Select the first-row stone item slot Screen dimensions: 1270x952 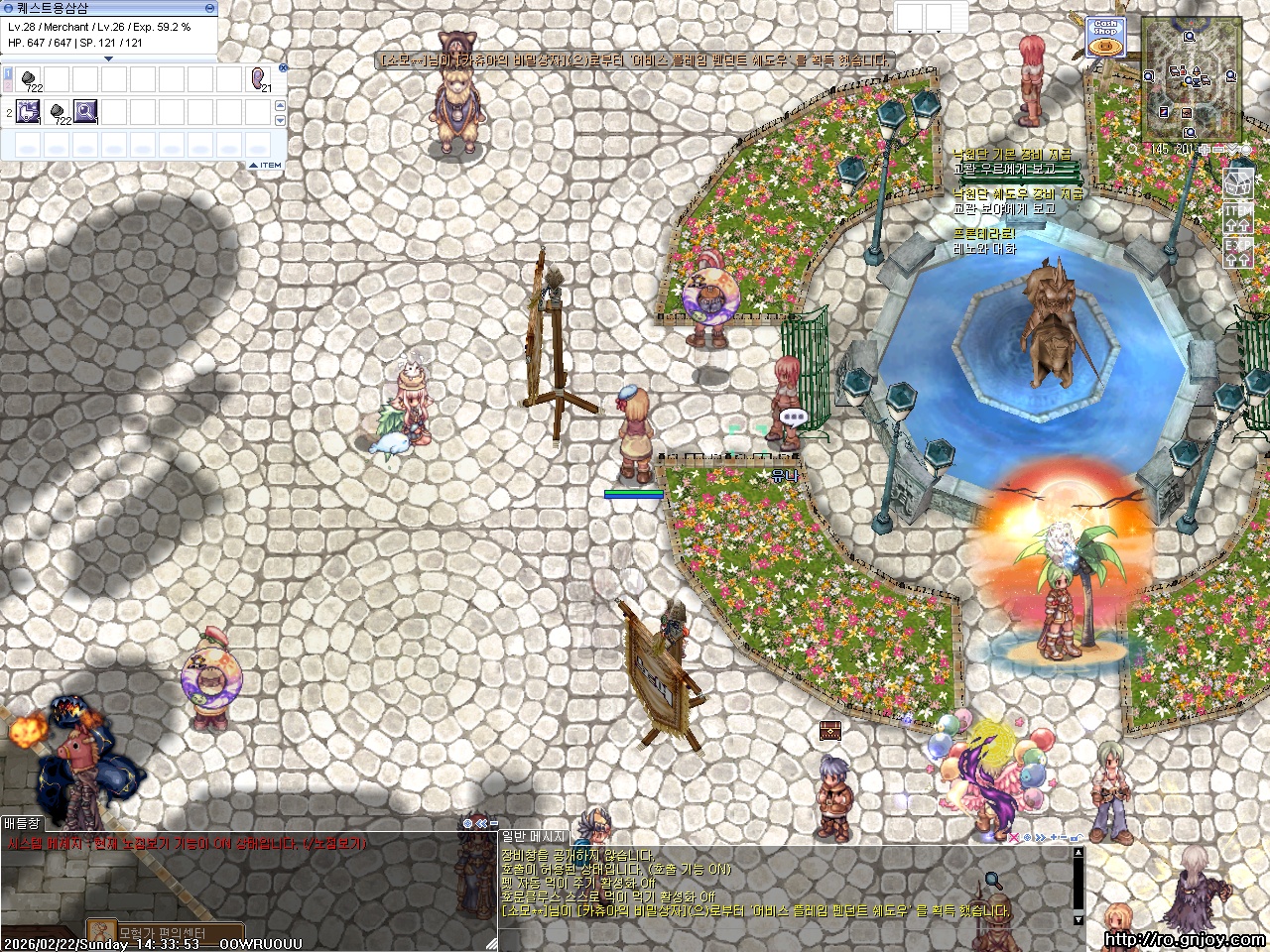click(x=29, y=79)
